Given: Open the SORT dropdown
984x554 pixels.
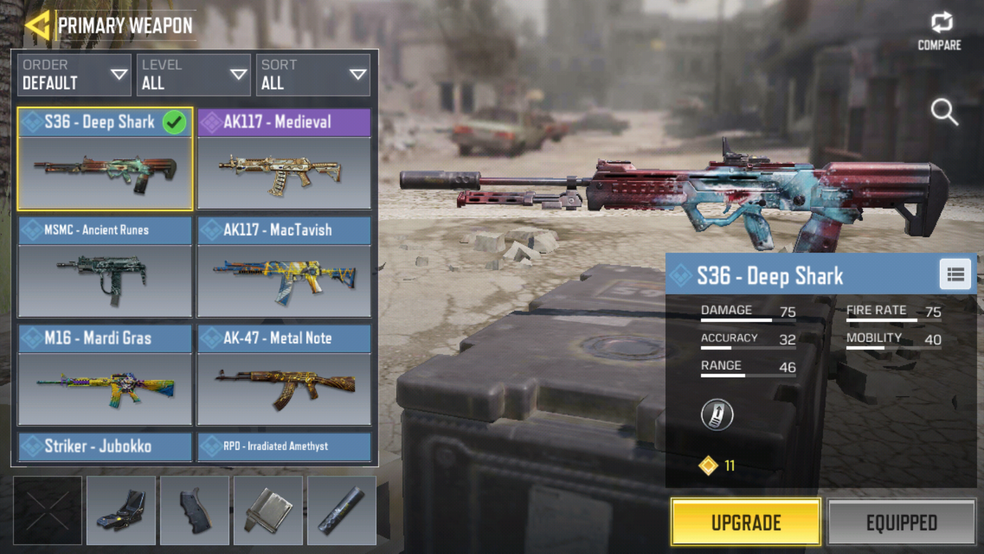Looking at the screenshot, I should click(313, 75).
